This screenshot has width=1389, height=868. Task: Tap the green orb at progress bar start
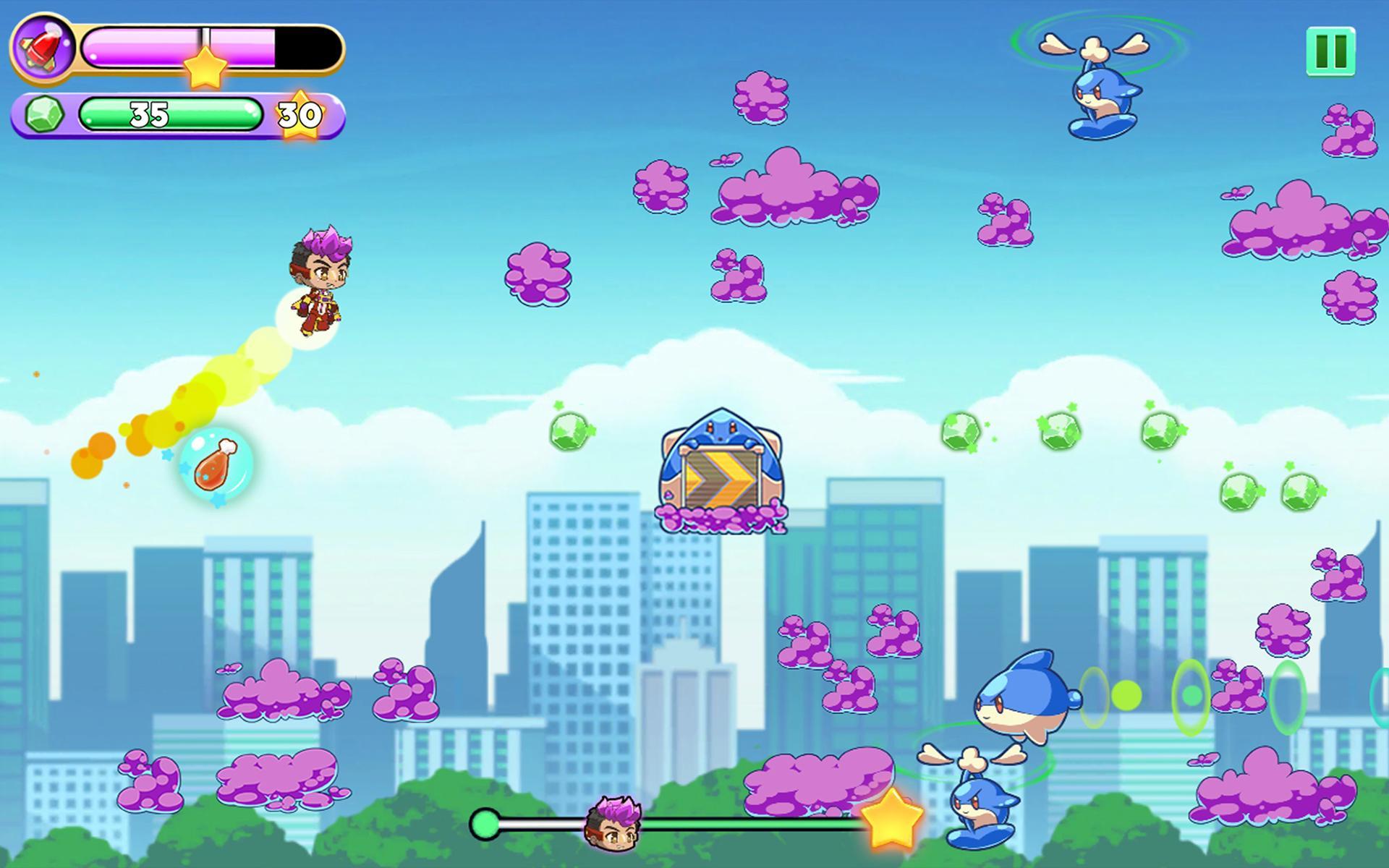pos(483,823)
